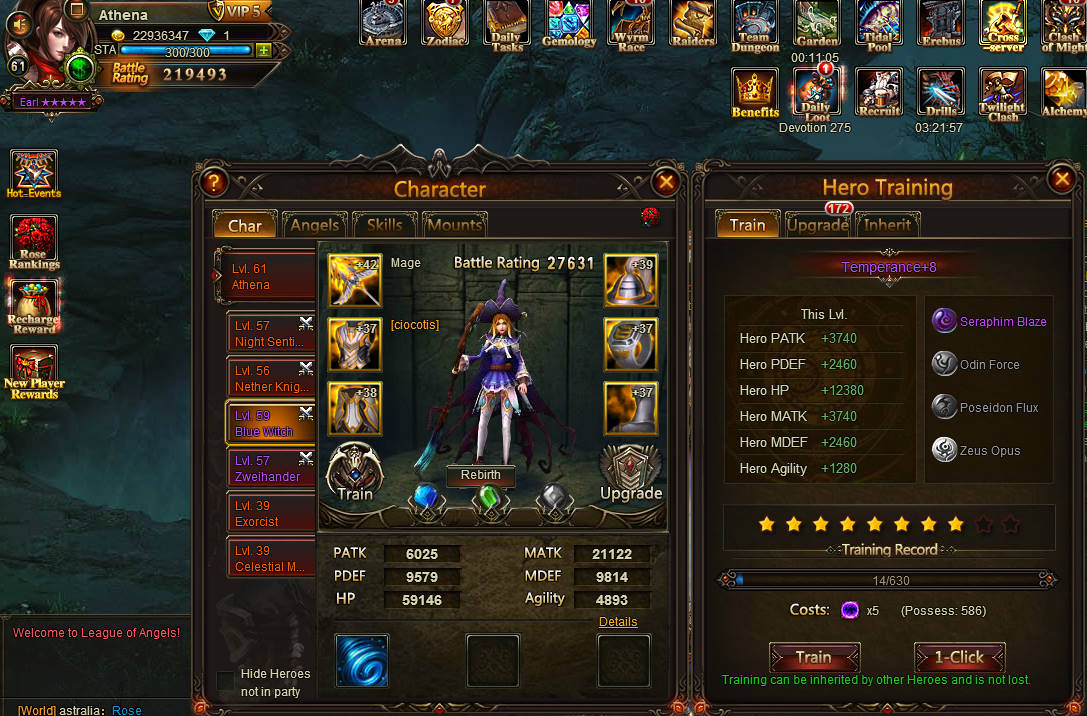Open the Inherit tab
This screenshot has height=716, width=1087.
[887, 225]
